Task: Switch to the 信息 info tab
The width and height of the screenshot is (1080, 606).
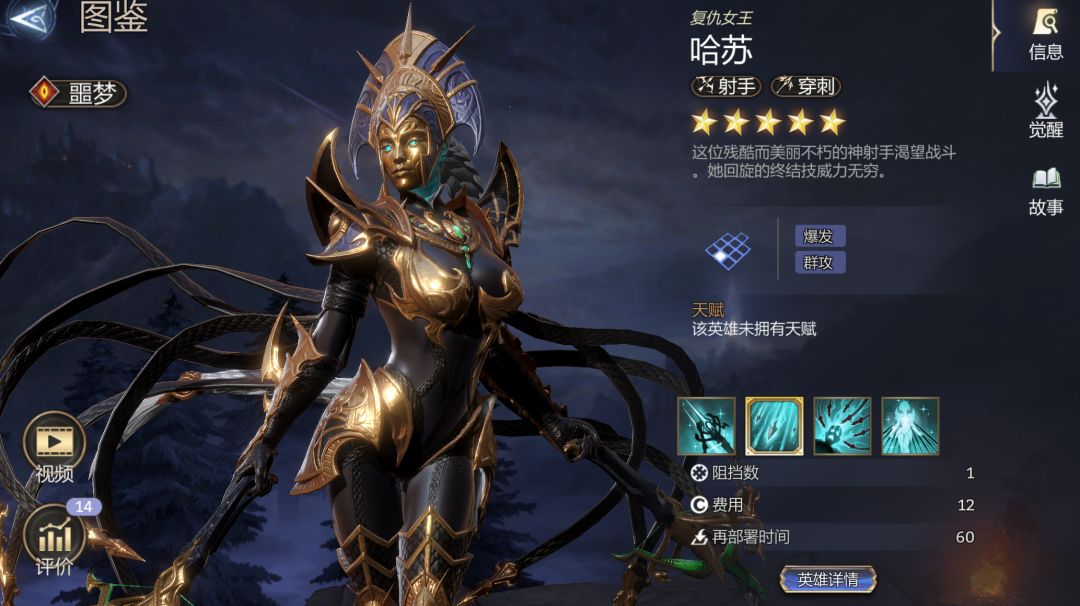Action: pyautogui.click(x=1045, y=34)
